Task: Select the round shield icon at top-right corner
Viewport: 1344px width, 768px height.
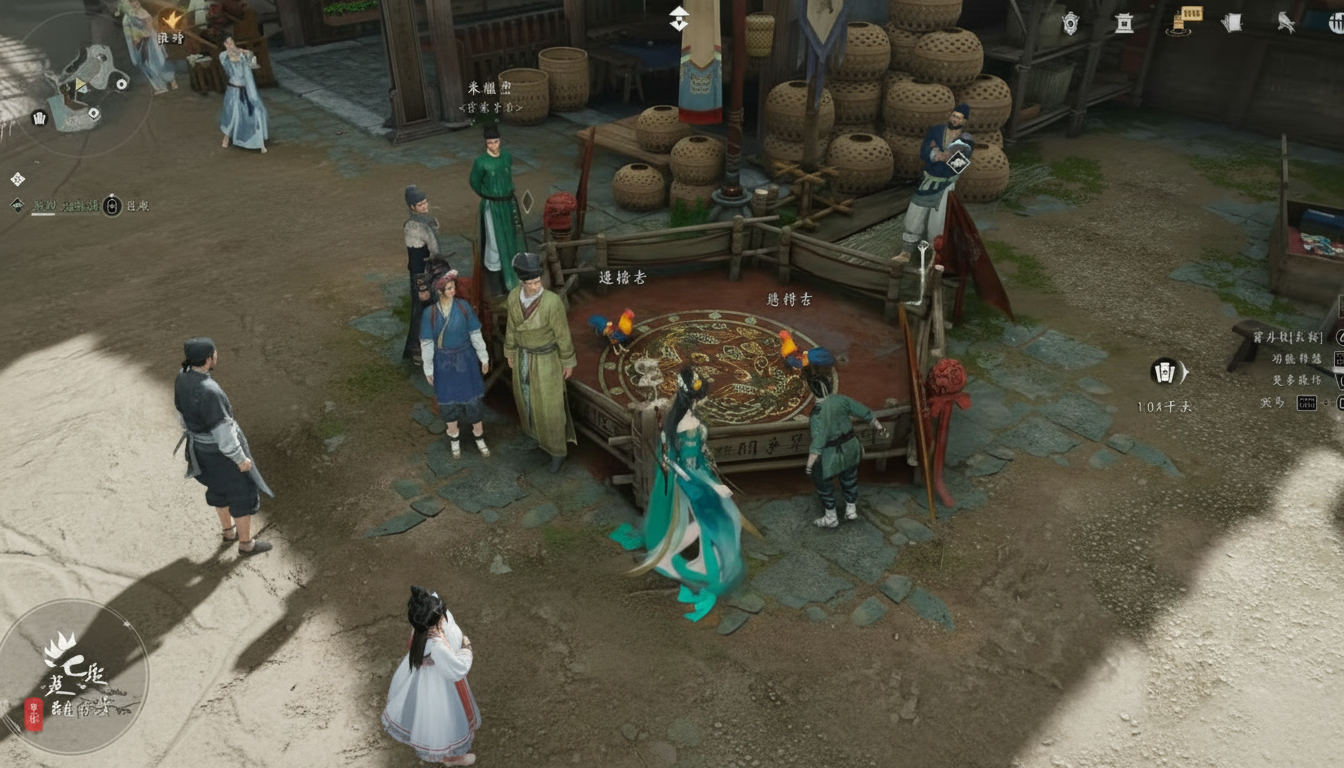Action: 1338,22
